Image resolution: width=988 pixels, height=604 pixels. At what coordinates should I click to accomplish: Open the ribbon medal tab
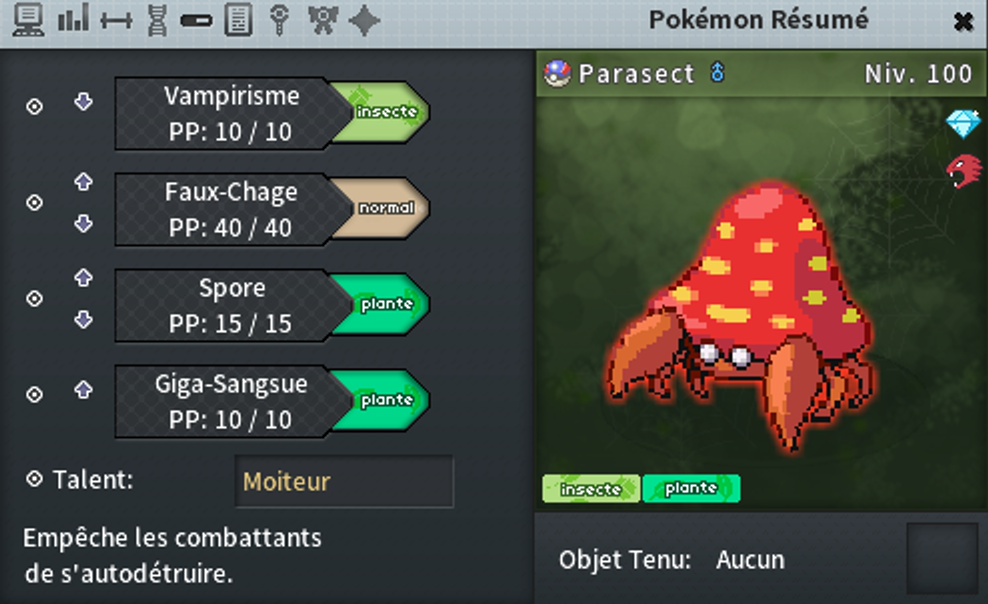pyautogui.click(x=322, y=20)
